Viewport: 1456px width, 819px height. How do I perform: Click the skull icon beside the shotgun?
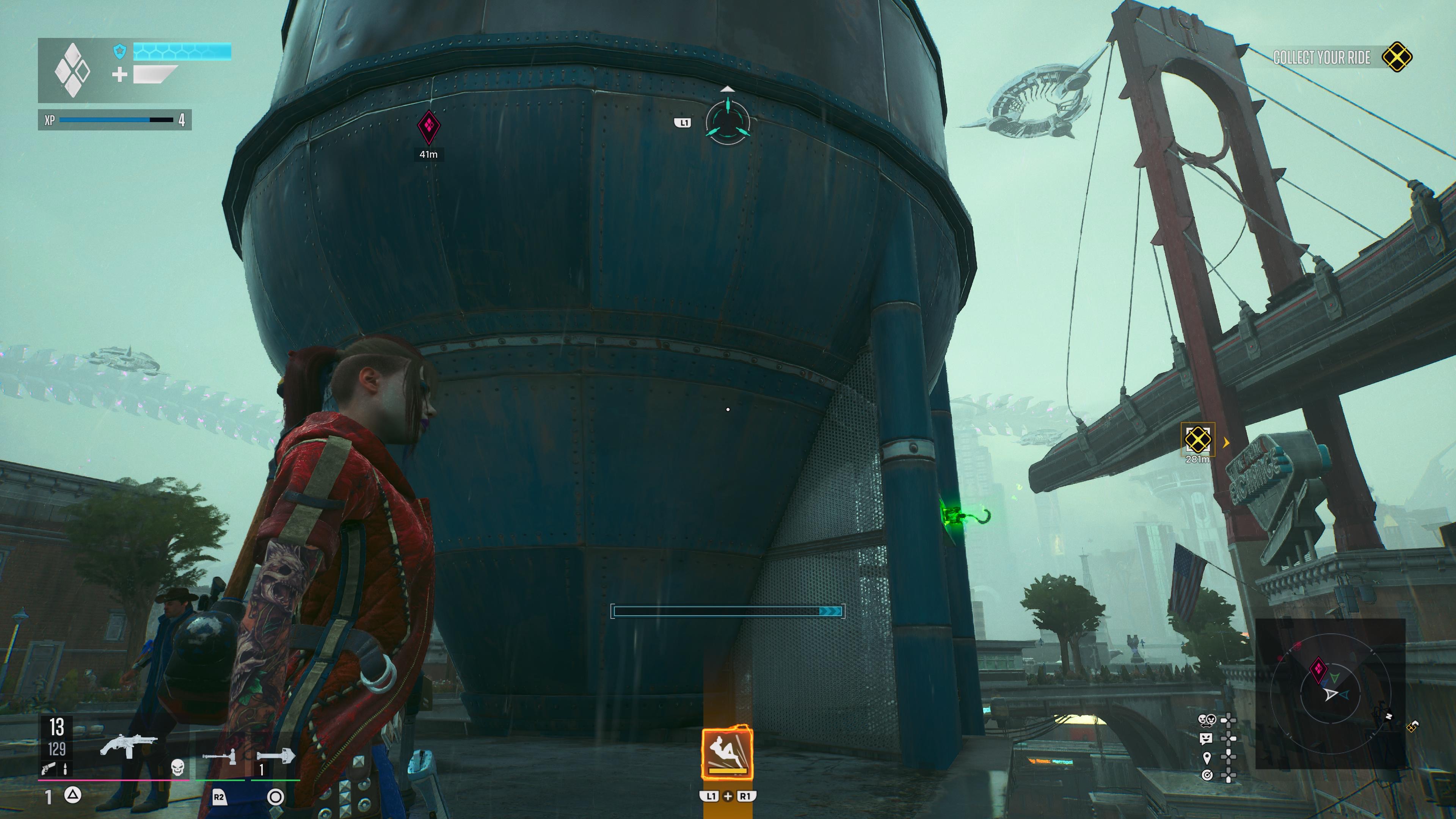point(177,766)
